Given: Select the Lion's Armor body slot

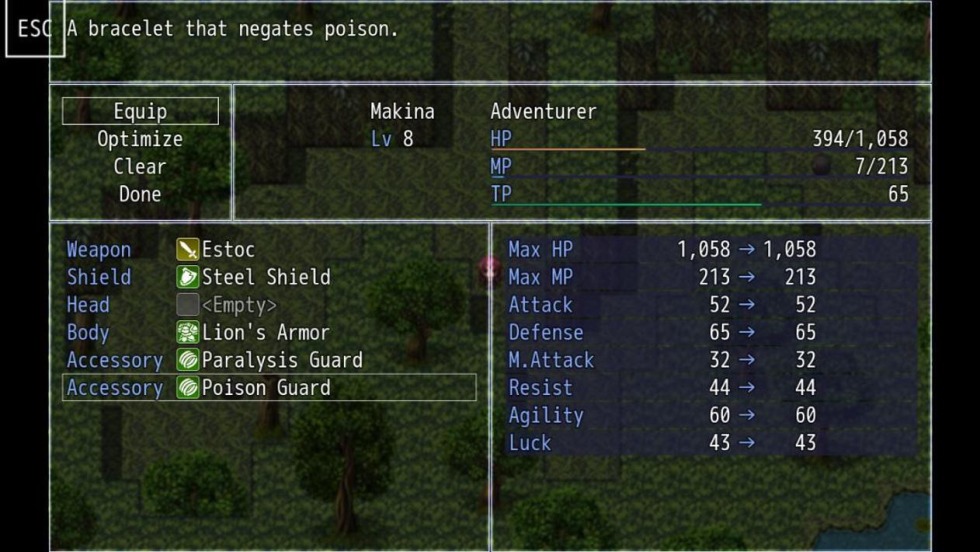Looking at the screenshot, I should [268, 333].
